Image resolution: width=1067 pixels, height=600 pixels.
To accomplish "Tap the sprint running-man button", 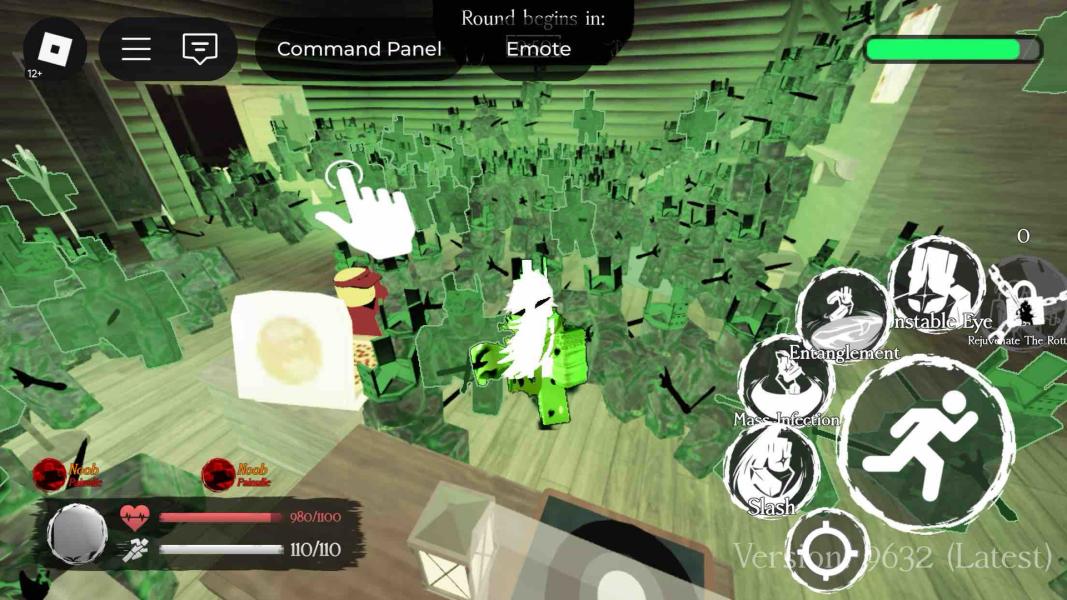I will pyautogui.click(x=926, y=445).
